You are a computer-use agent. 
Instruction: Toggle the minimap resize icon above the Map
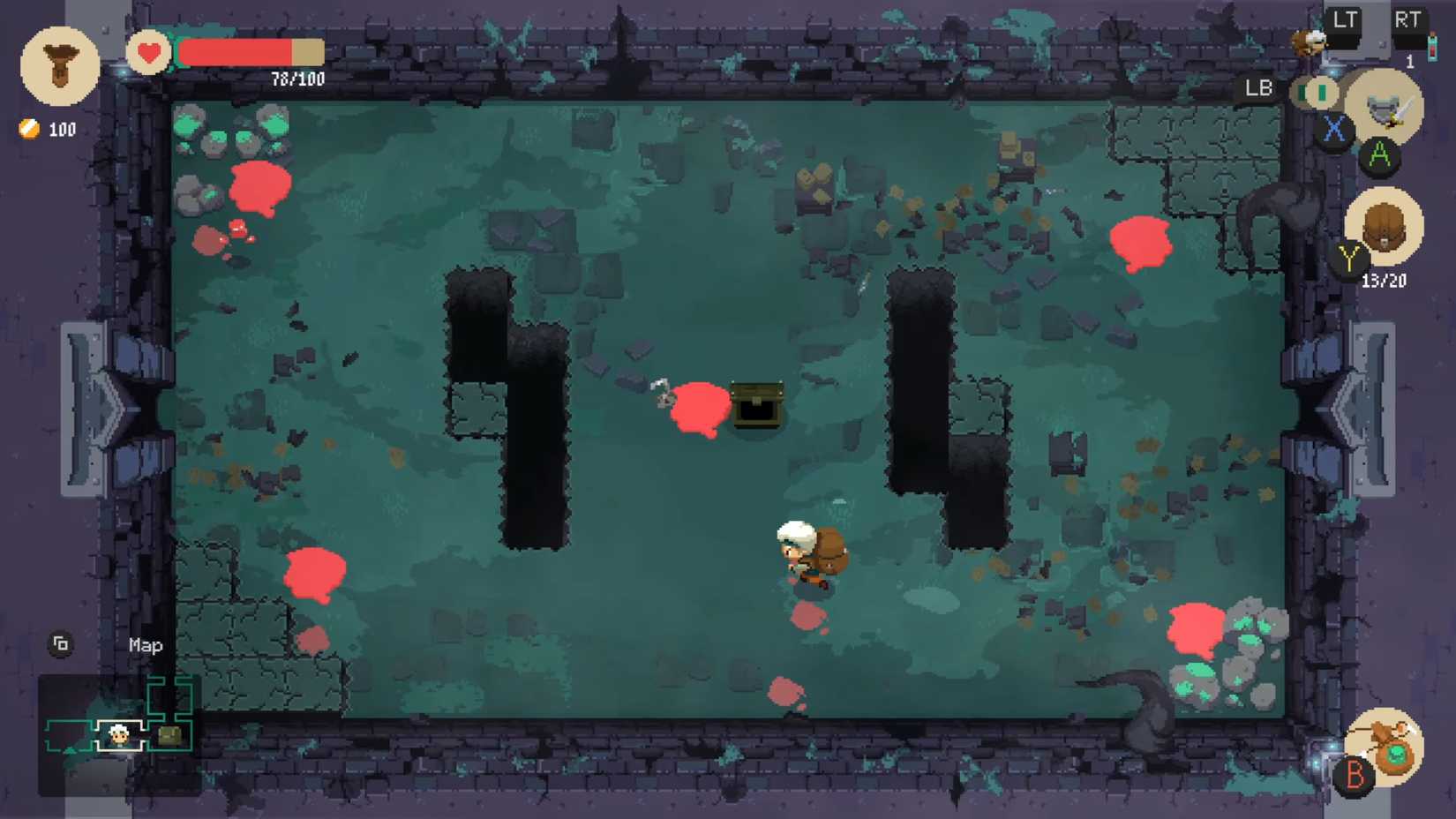tap(60, 645)
